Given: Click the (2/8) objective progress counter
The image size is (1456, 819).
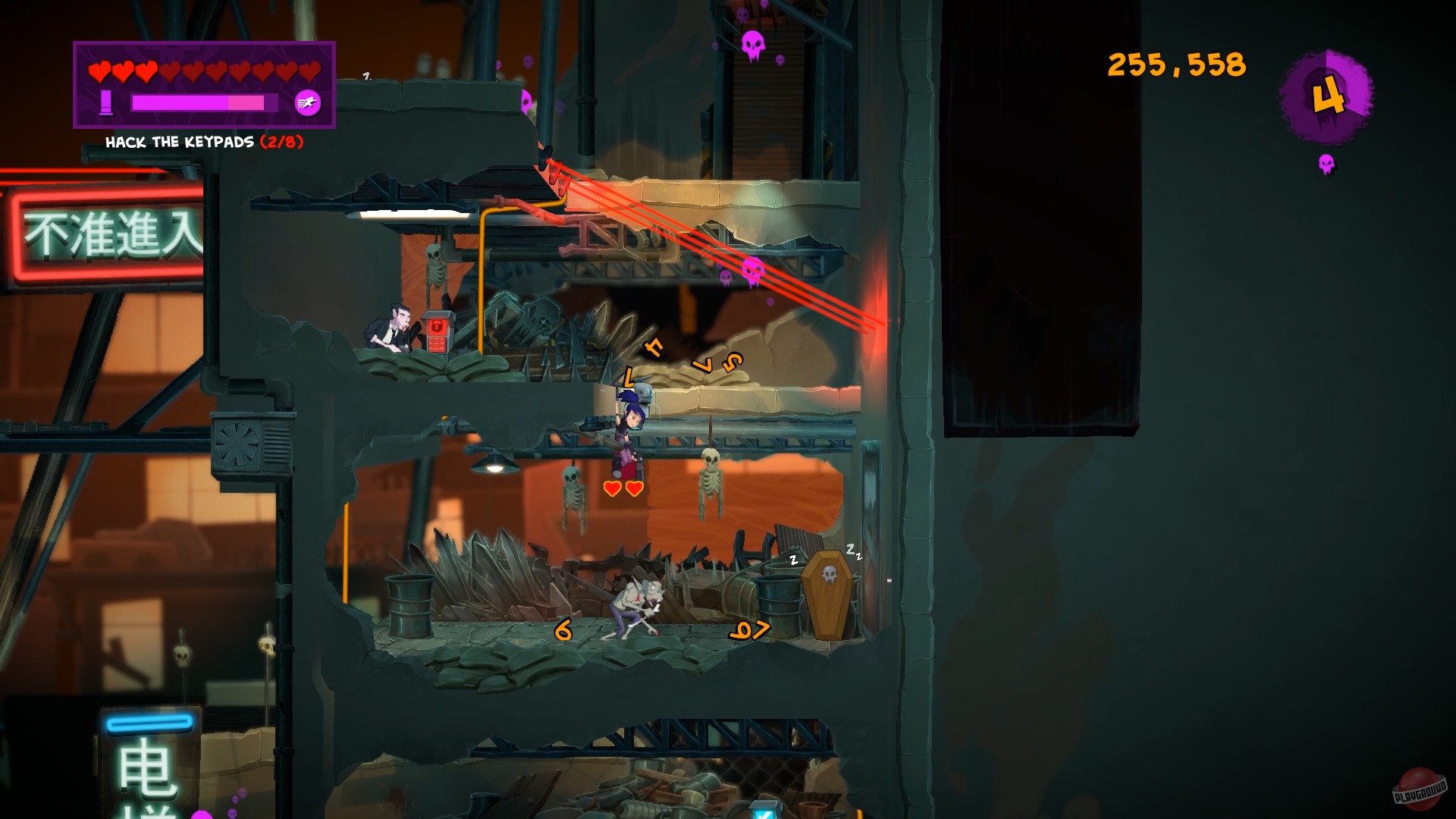Looking at the screenshot, I should pos(281,140).
